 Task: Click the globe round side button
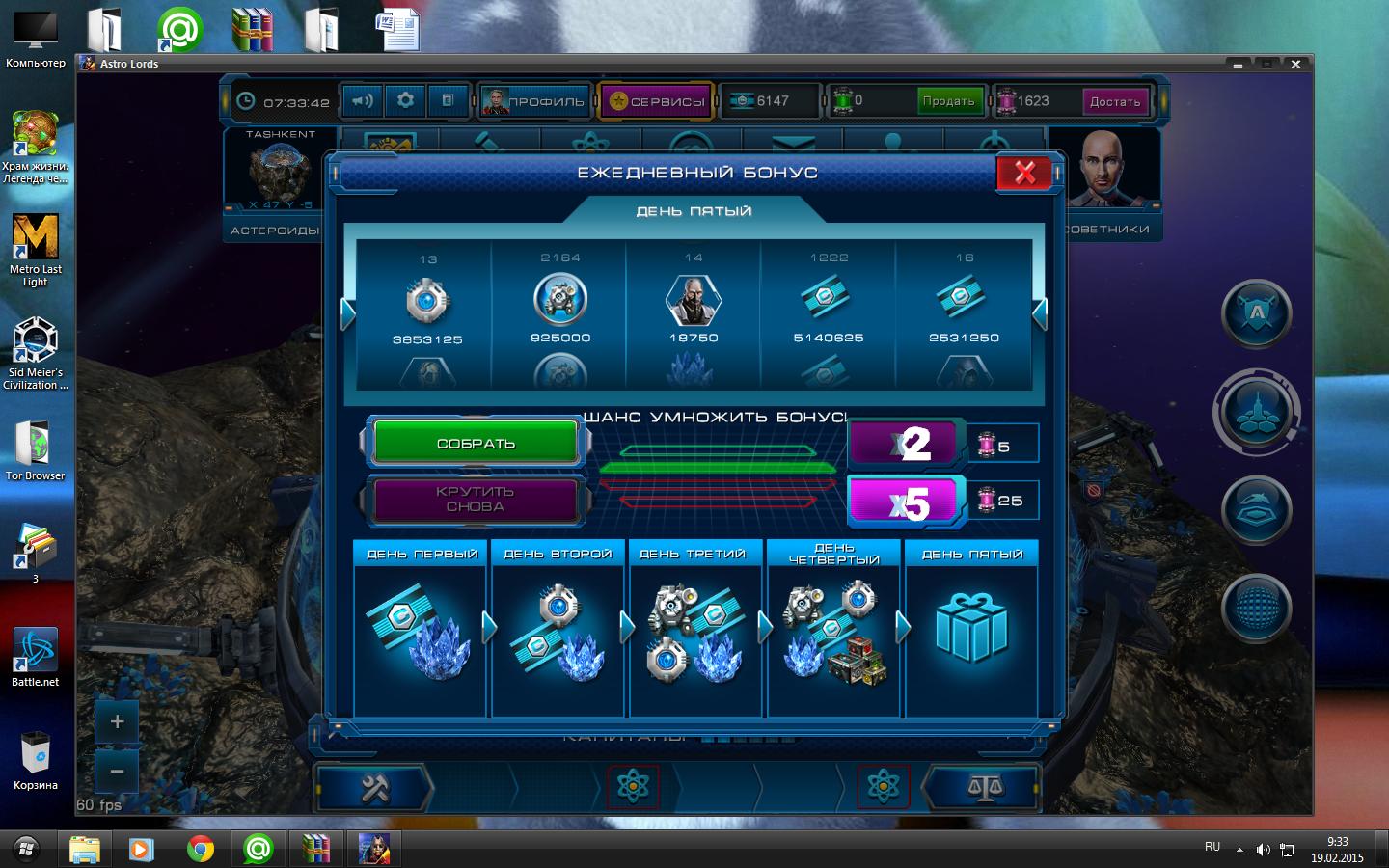1256,608
